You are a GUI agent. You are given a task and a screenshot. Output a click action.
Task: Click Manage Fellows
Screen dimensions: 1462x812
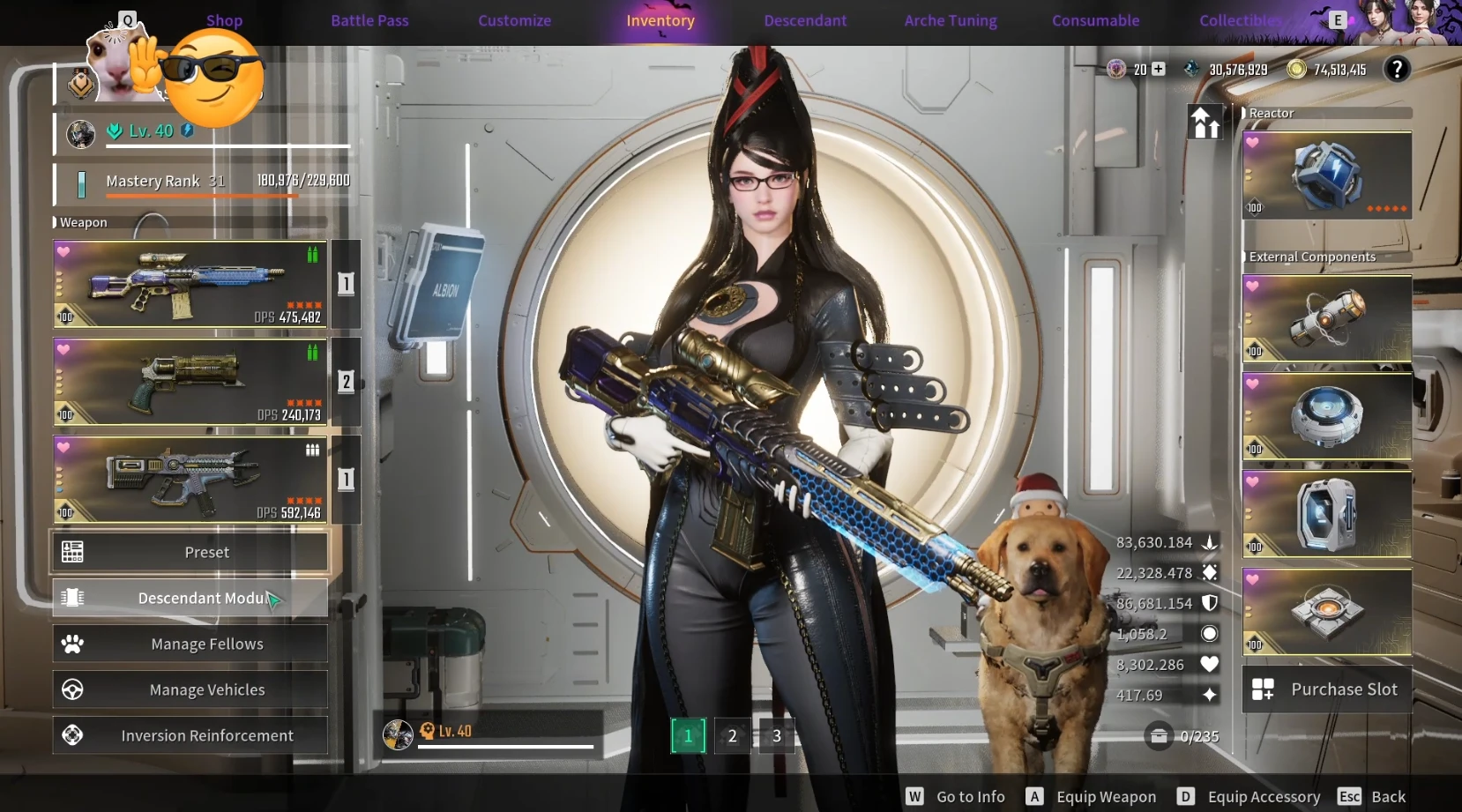[x=190, y=644]
